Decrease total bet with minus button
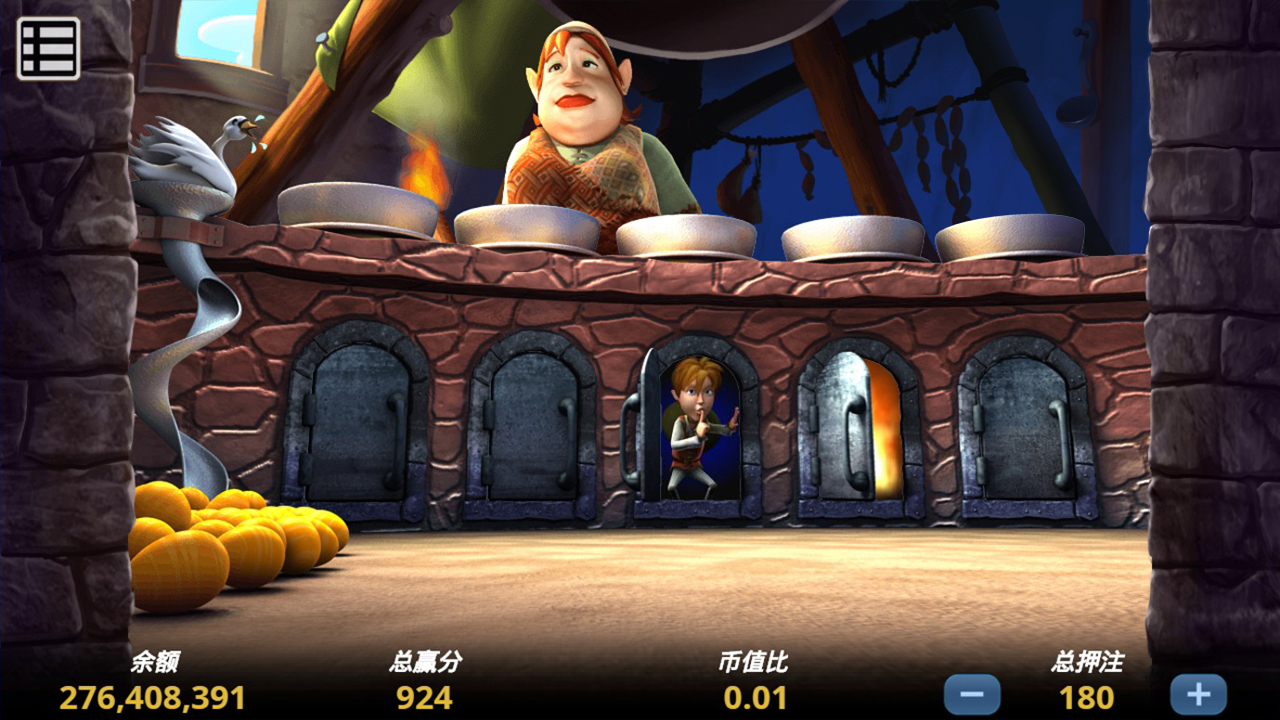 coord(971,694)
